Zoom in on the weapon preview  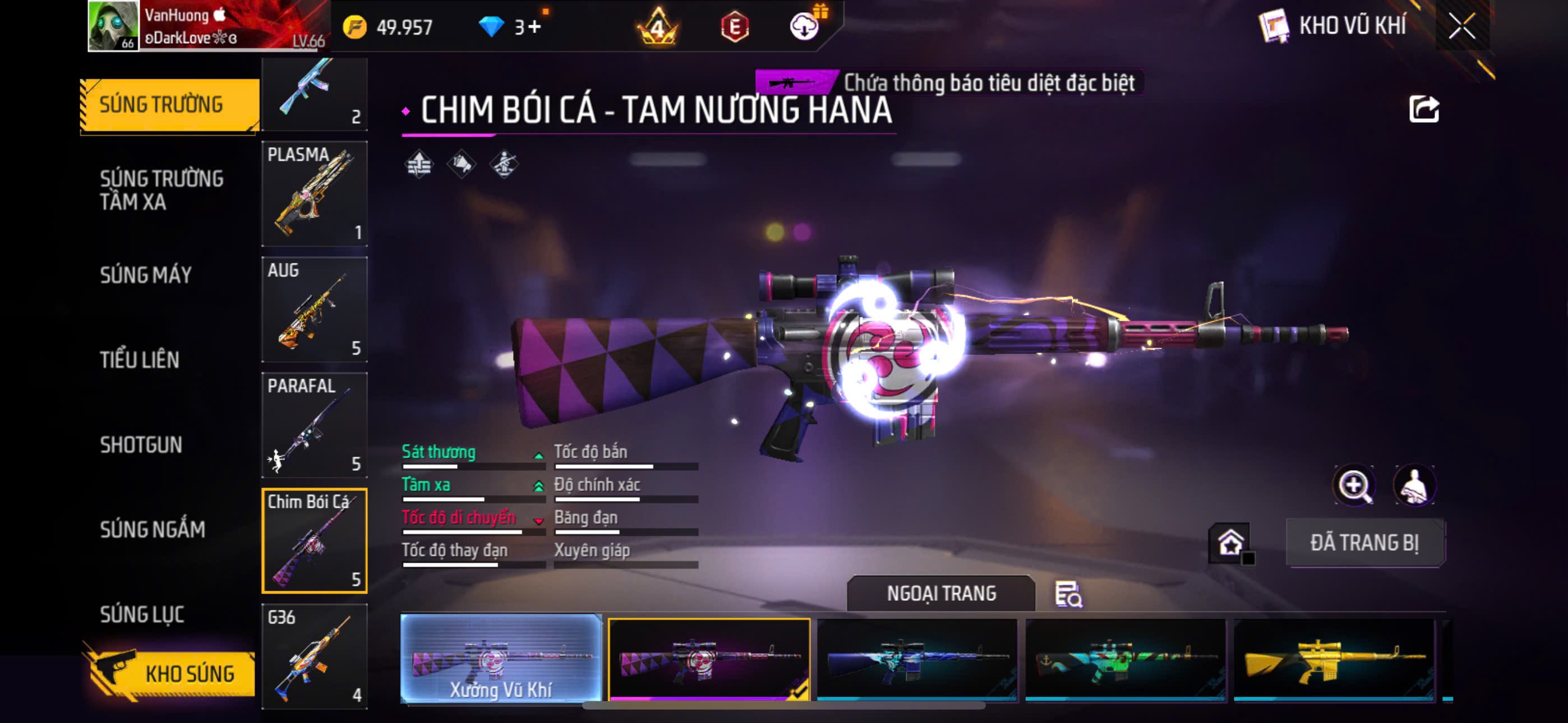coord(1353,486)
